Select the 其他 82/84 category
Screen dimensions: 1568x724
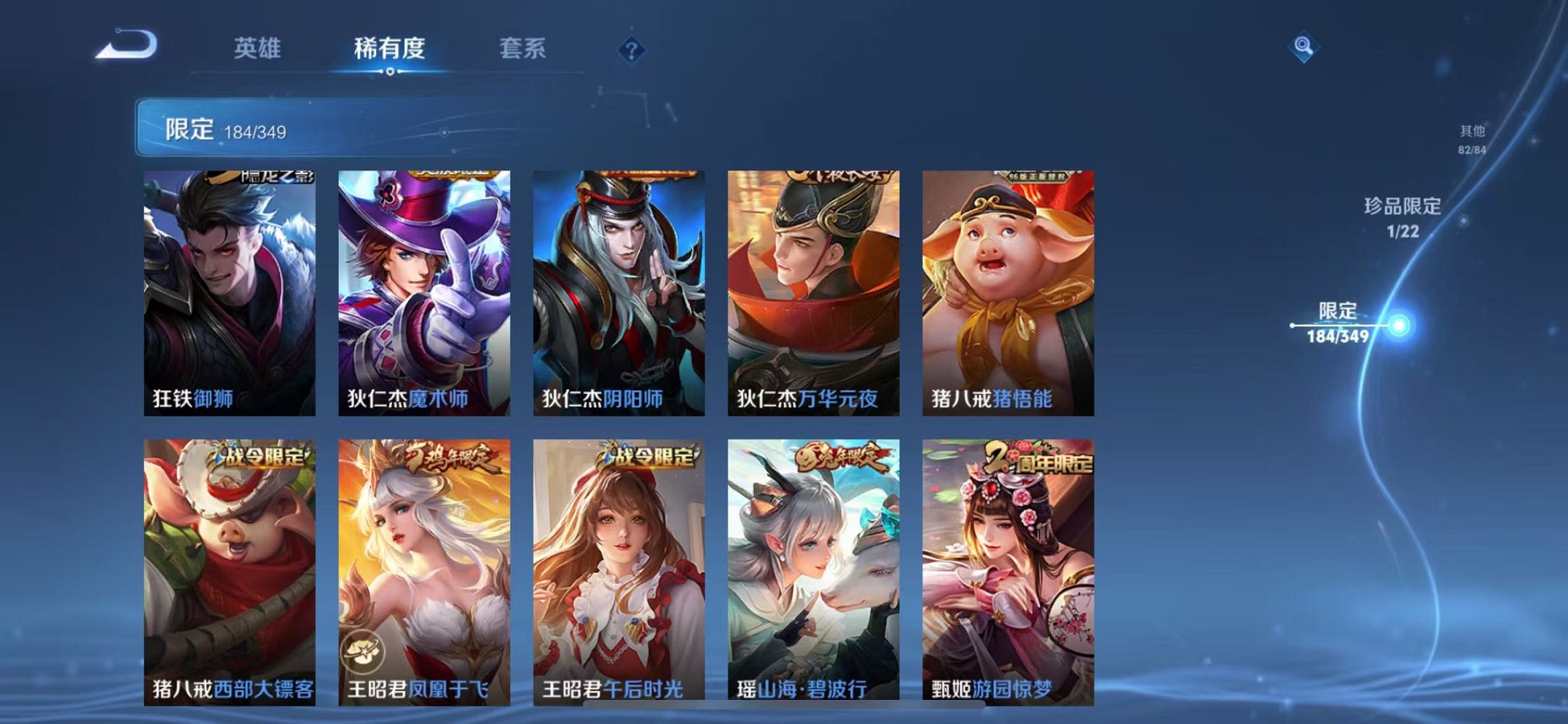pyautogui.click(x=1473, y=138)
